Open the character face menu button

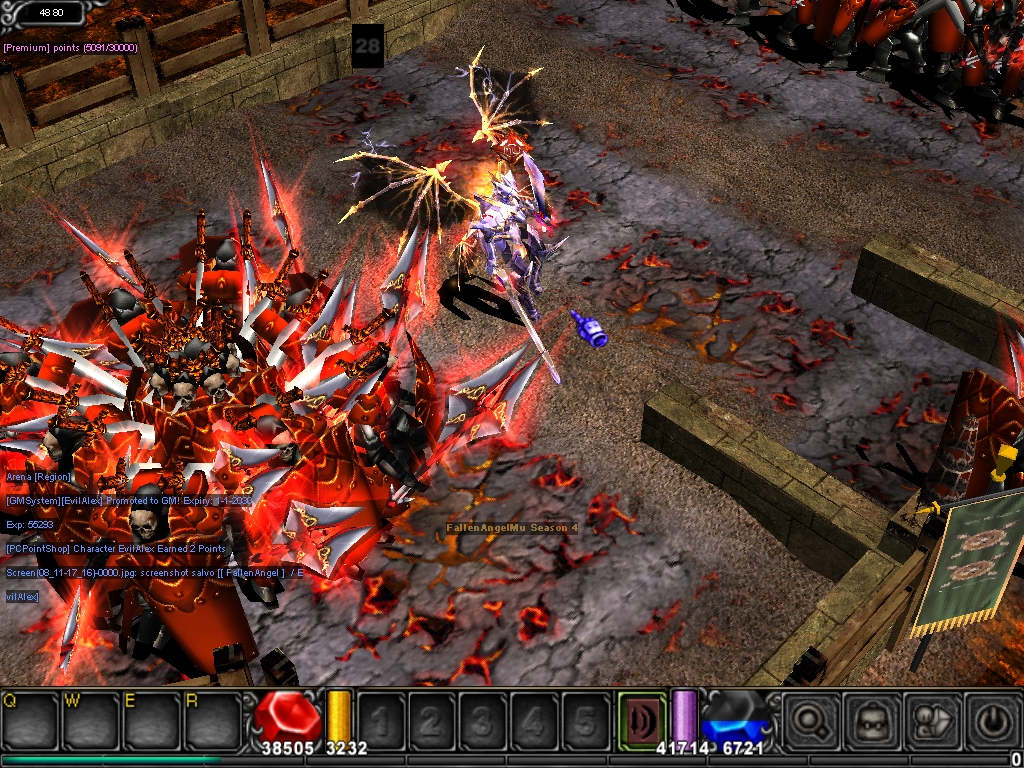[867, 719]
